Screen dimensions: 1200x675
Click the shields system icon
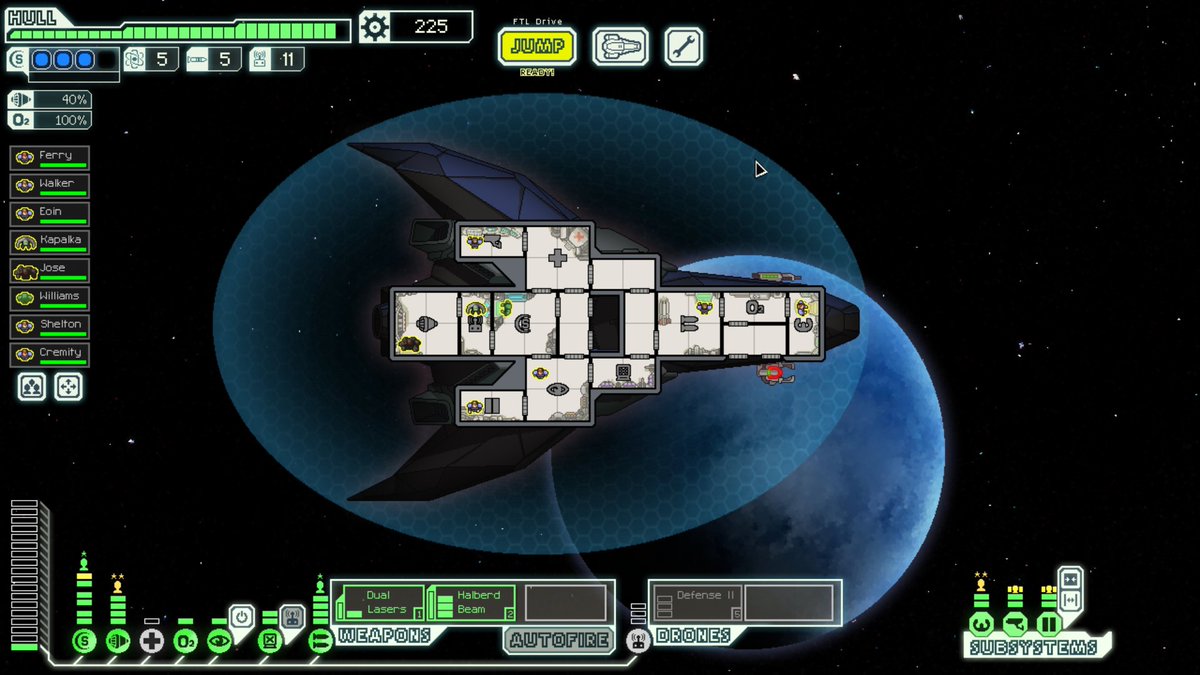(84, 642)
